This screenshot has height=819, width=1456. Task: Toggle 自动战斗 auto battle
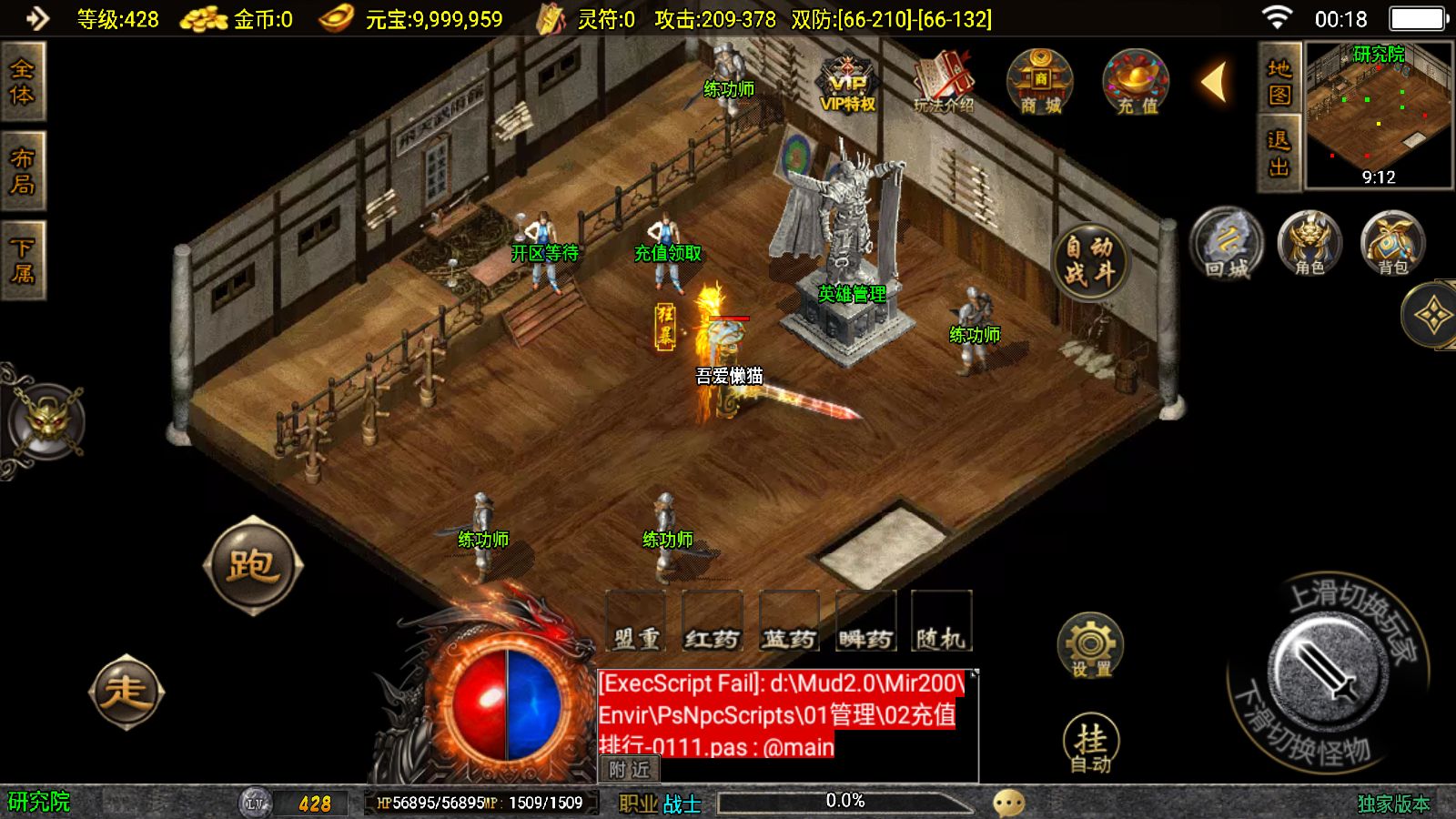1089,260
